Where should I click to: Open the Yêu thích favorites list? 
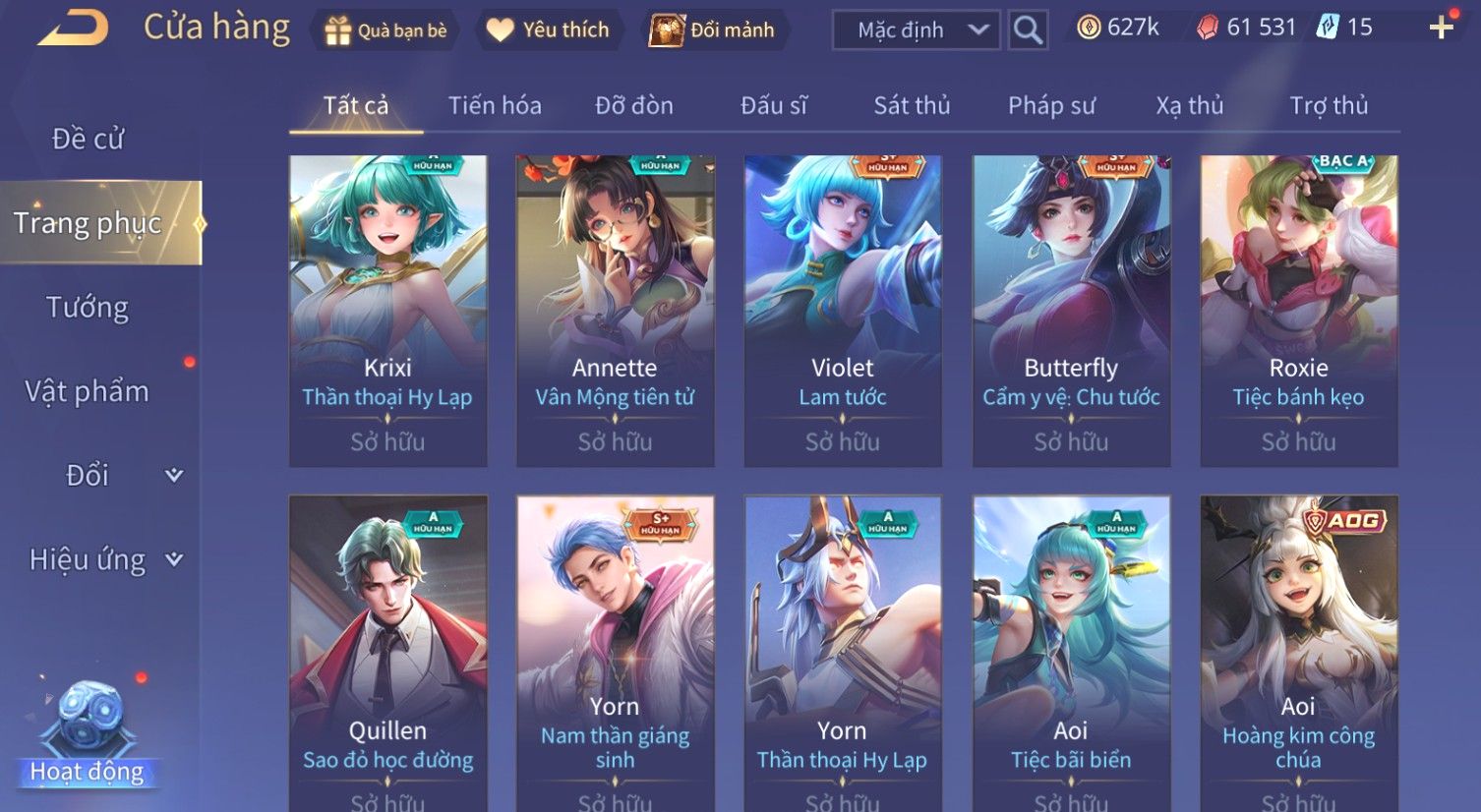pos(548,30)
